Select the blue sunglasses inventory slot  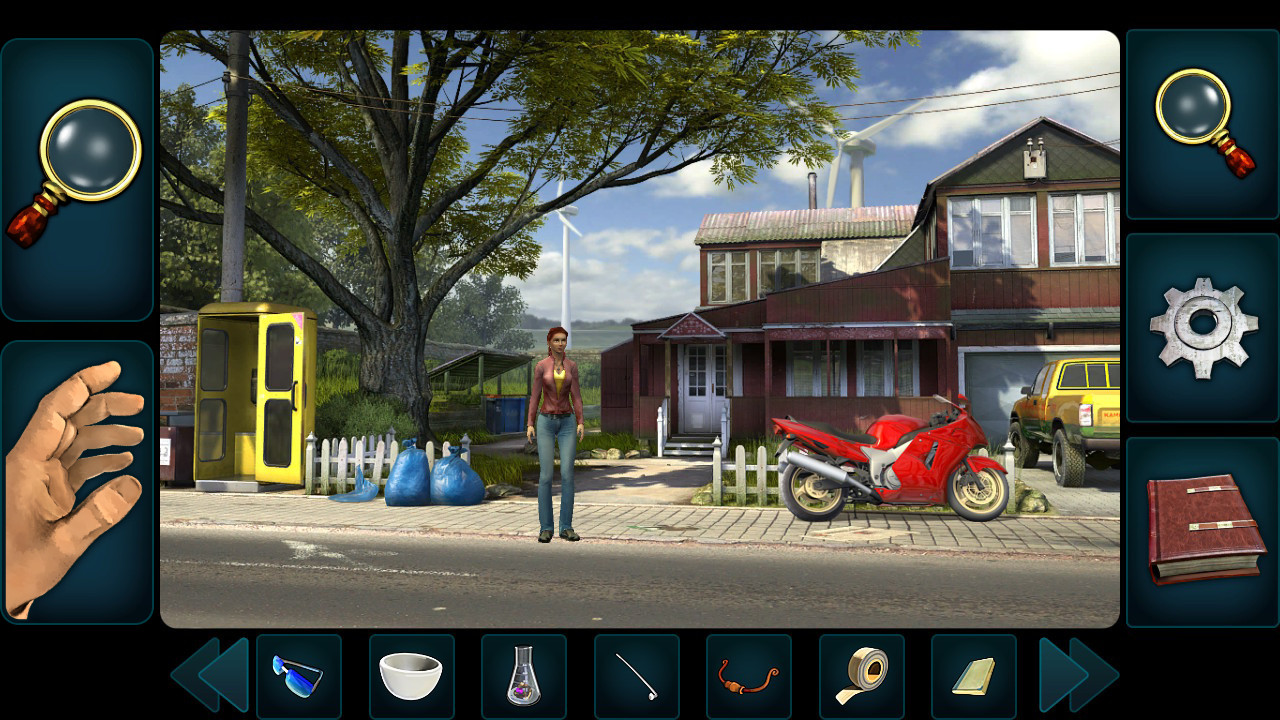pos(298,676)
